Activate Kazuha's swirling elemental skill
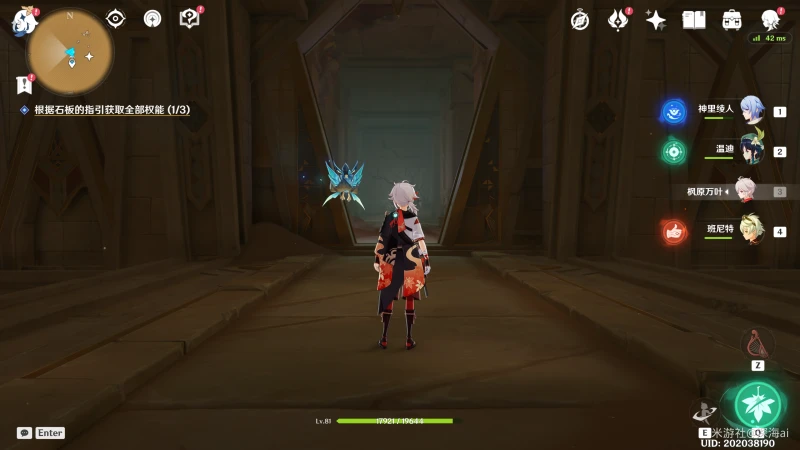800x450 pixels. 705,411
